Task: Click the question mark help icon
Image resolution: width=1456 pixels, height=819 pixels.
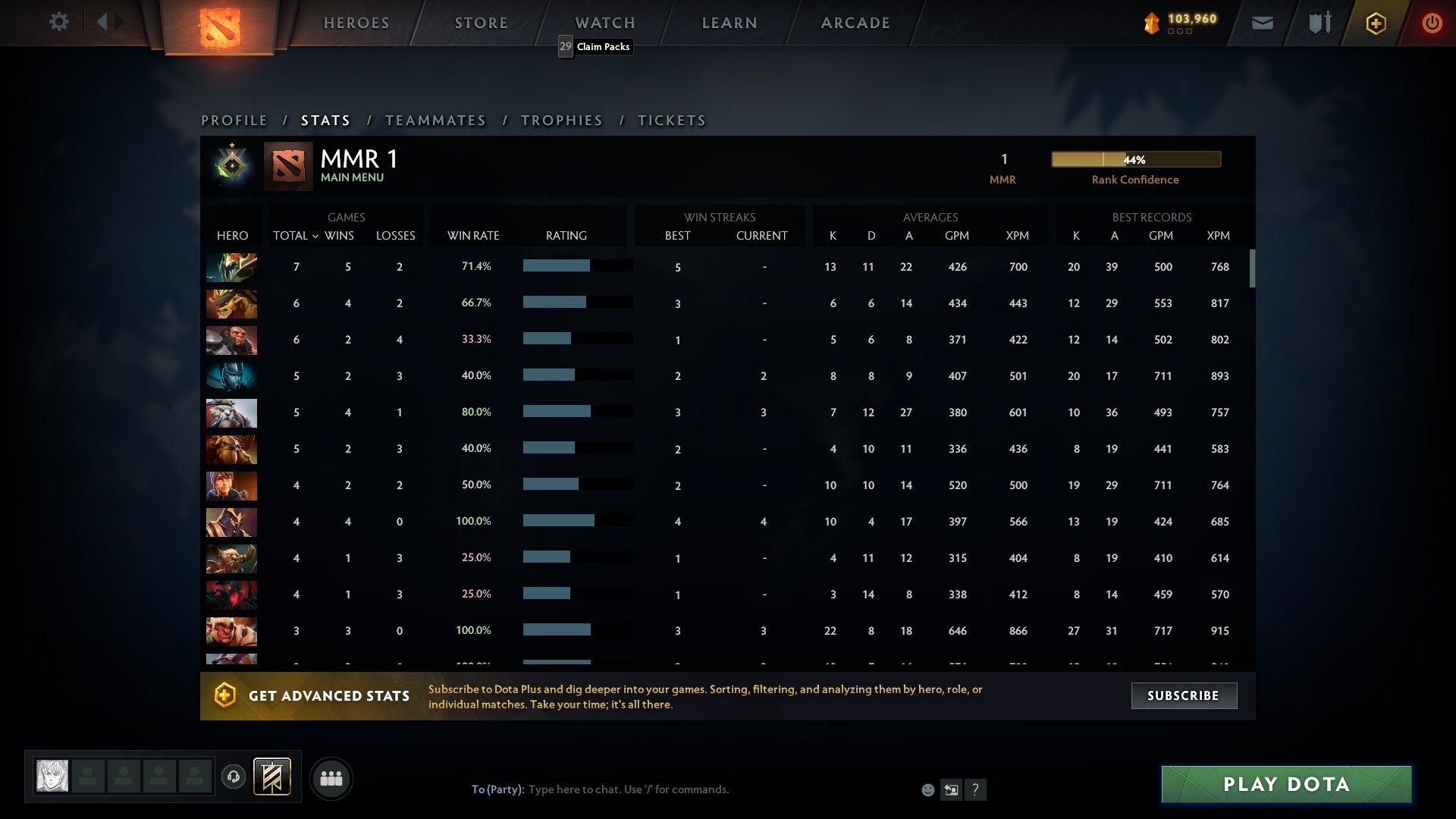Action: [x=975, y=790]
